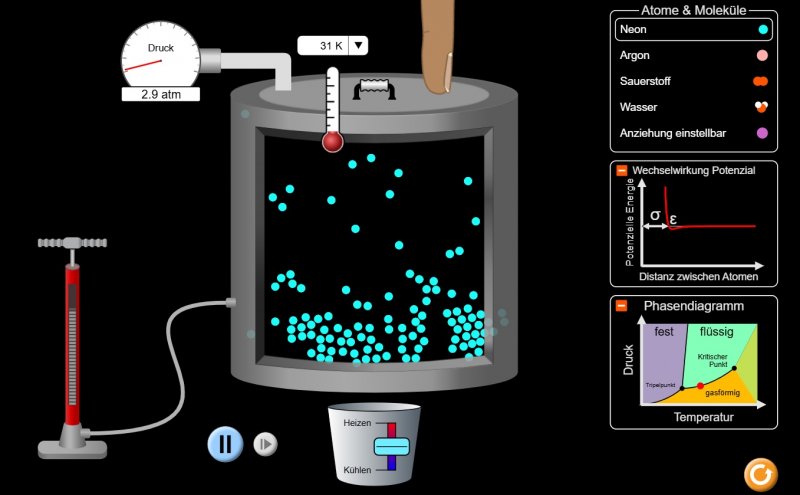
Task: Choose Anziehung einstellbar option
Action: pyautogui.click(x=692, y=132)
